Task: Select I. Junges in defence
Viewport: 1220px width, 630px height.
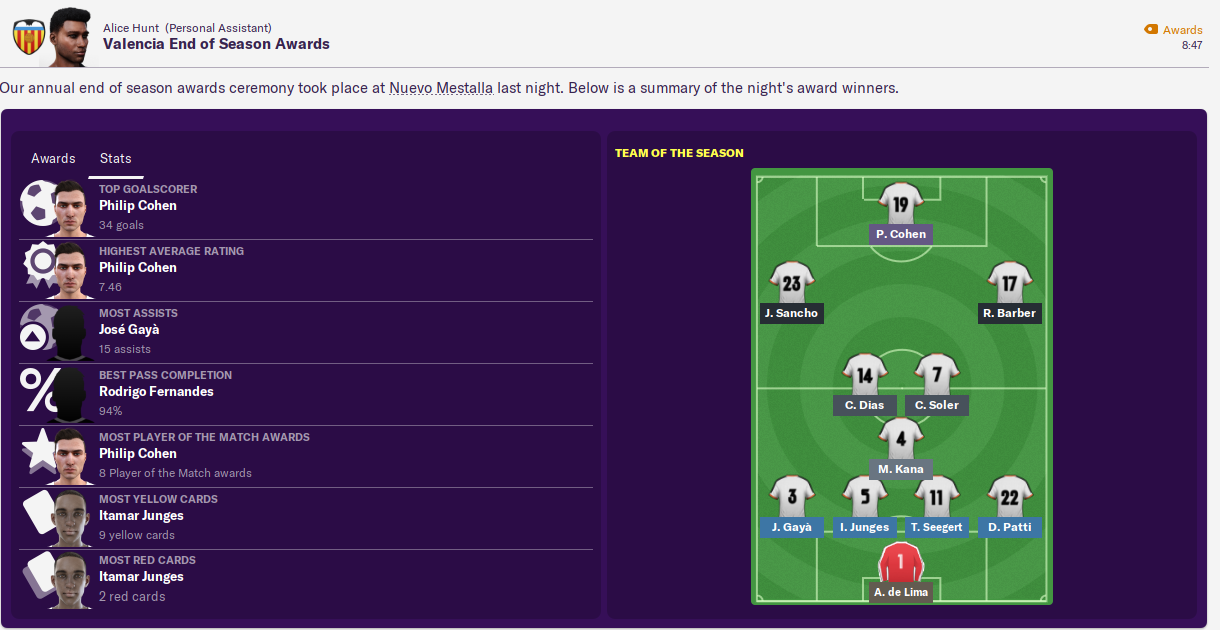Action: [864, 527]
